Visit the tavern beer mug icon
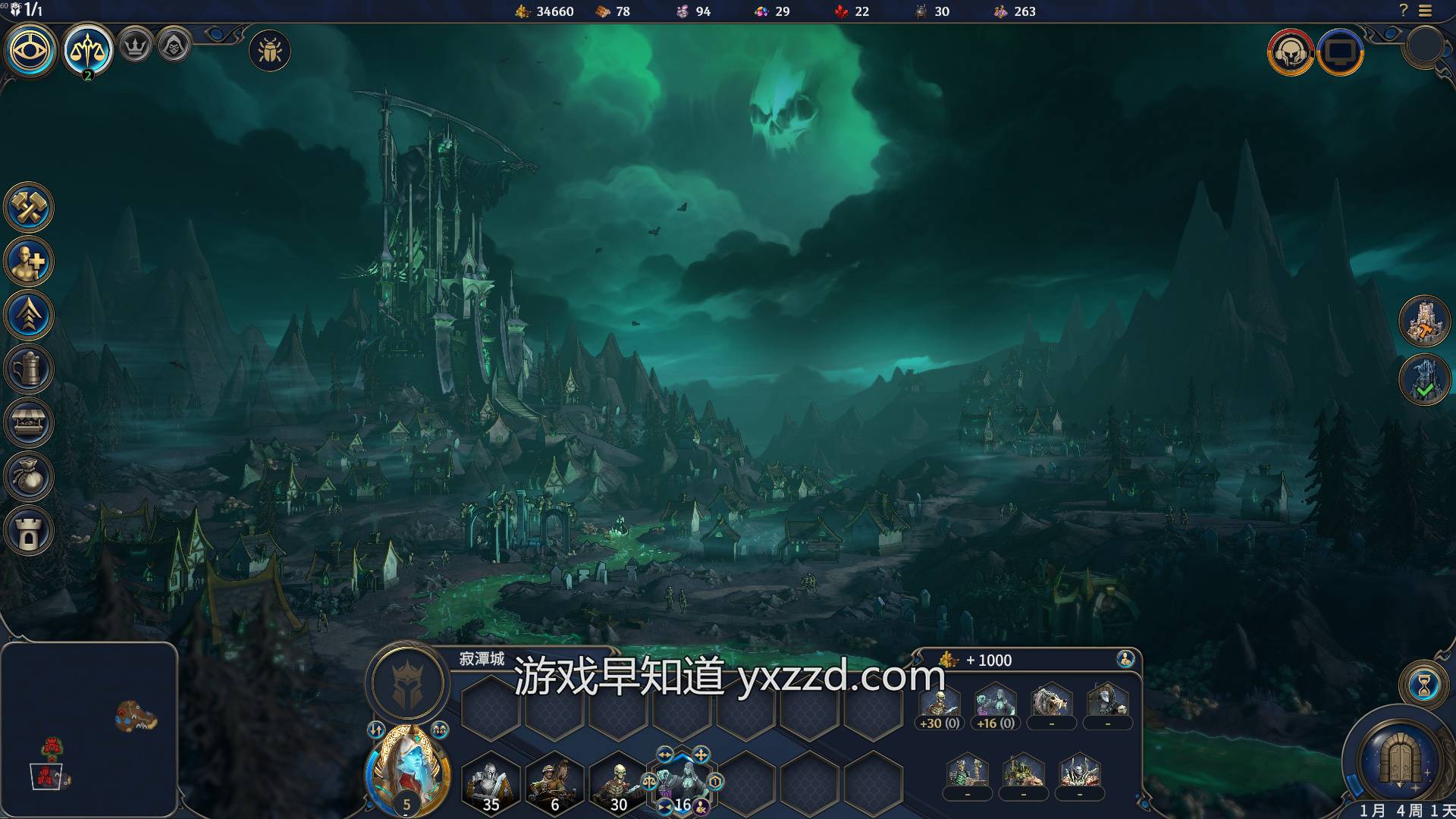1456x819 pixels. coord(29,369)
